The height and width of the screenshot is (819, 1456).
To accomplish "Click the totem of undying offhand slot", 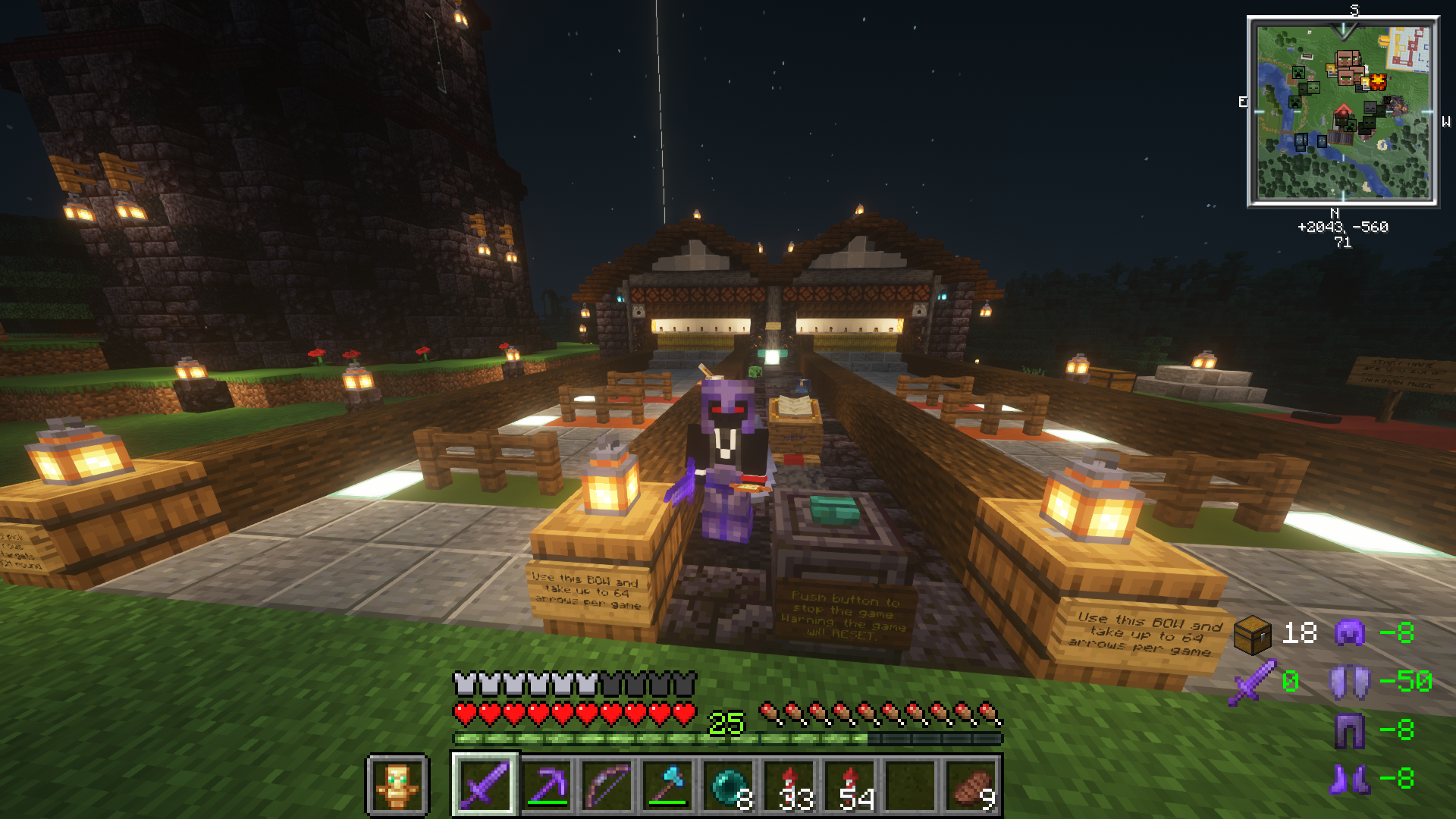I will tap(397, 785).
